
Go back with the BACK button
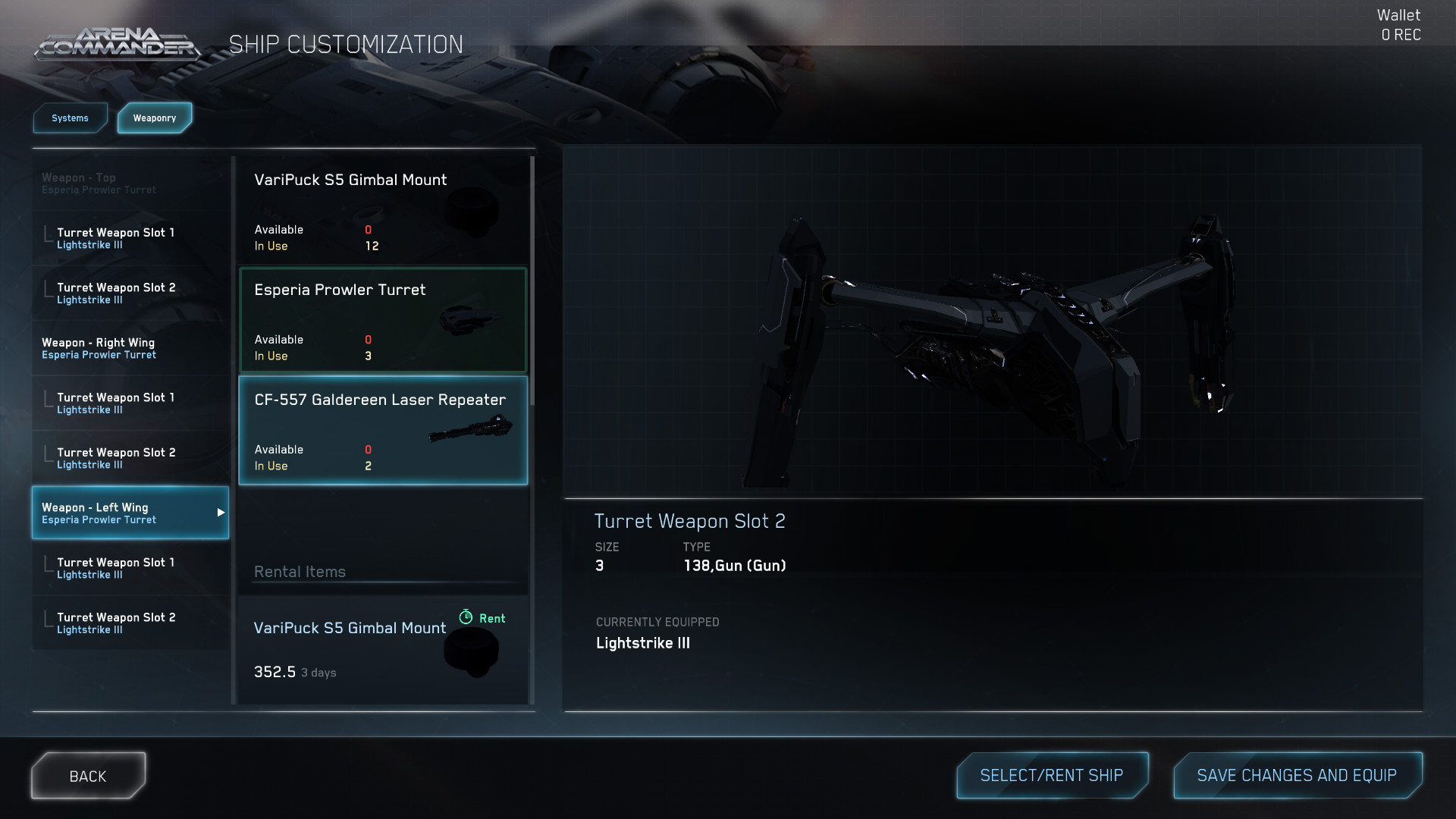point(88,776)
